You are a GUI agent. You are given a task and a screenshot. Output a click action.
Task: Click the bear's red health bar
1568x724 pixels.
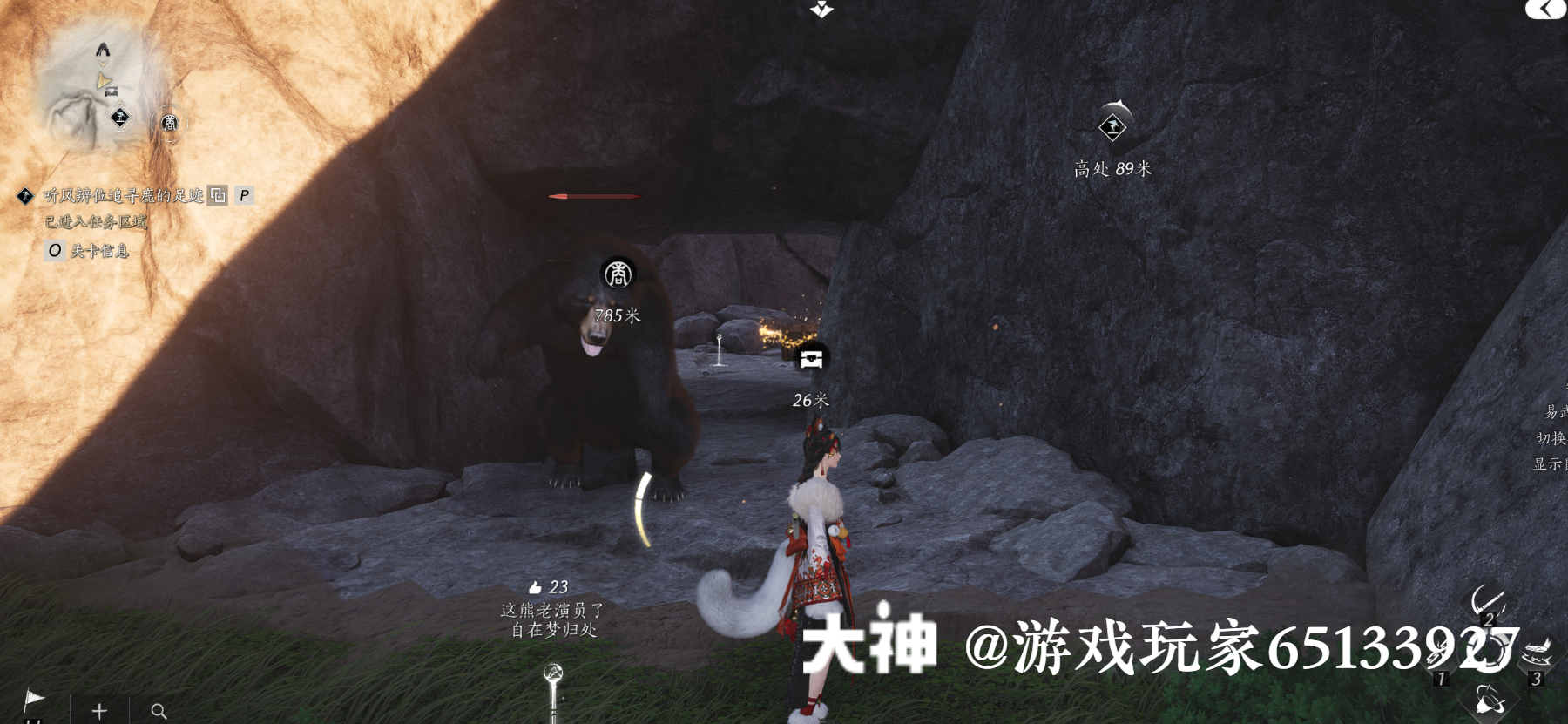point(595,197)
